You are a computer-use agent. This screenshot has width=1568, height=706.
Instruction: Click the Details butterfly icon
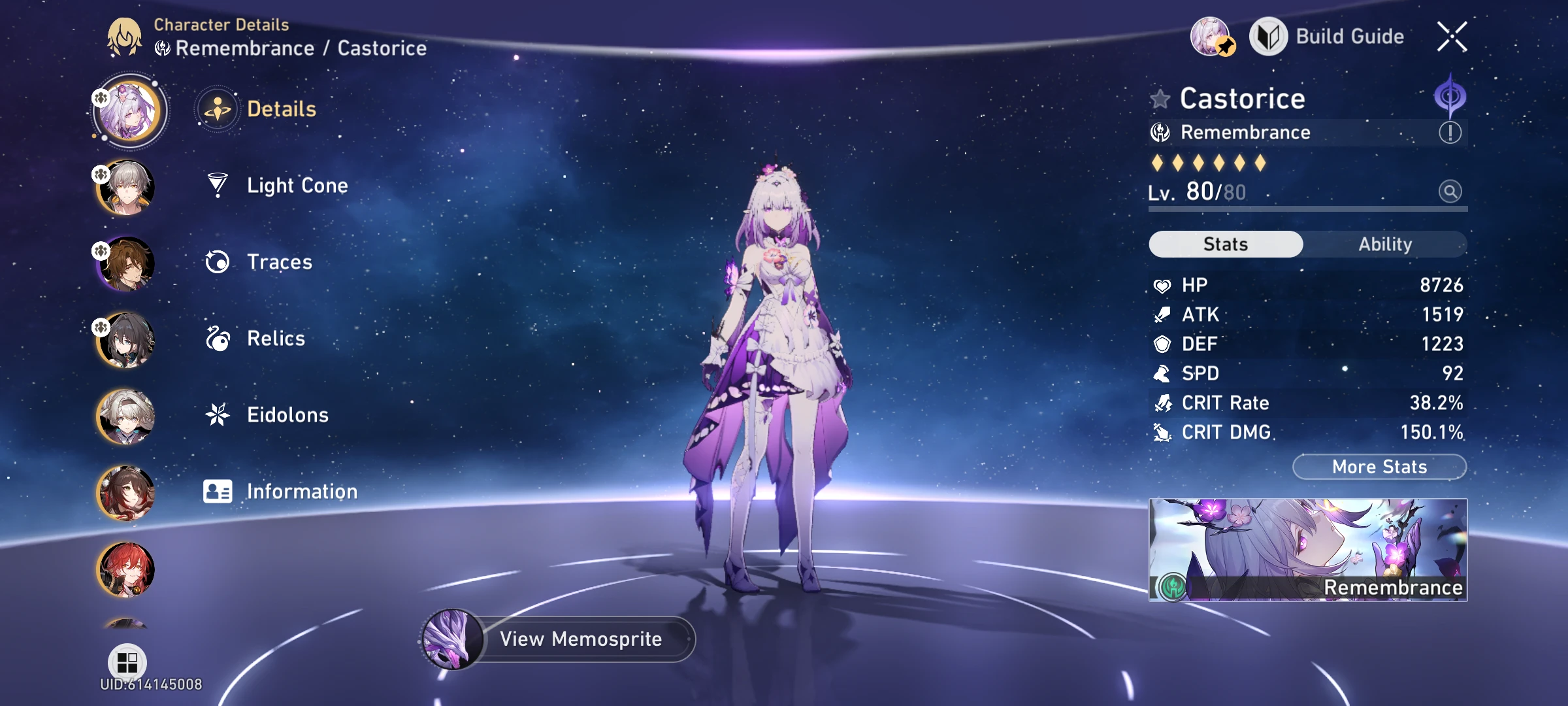point(216,109)
